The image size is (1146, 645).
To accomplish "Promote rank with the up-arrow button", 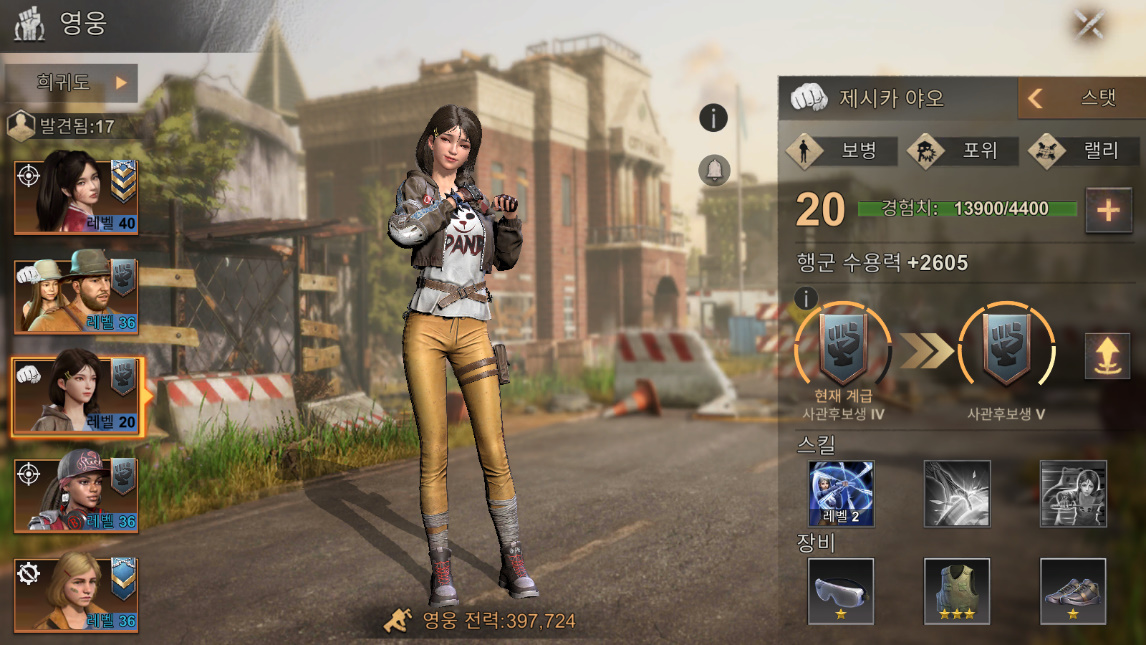I will click(x=1107, y=356).
